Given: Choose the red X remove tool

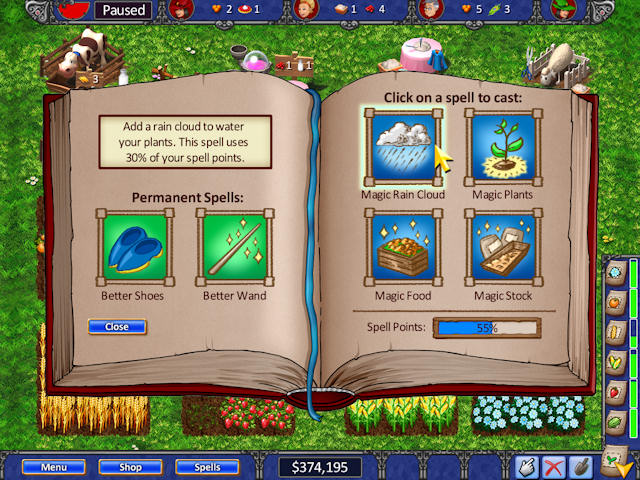Looking at the screenshot, I should pos(553,467).
